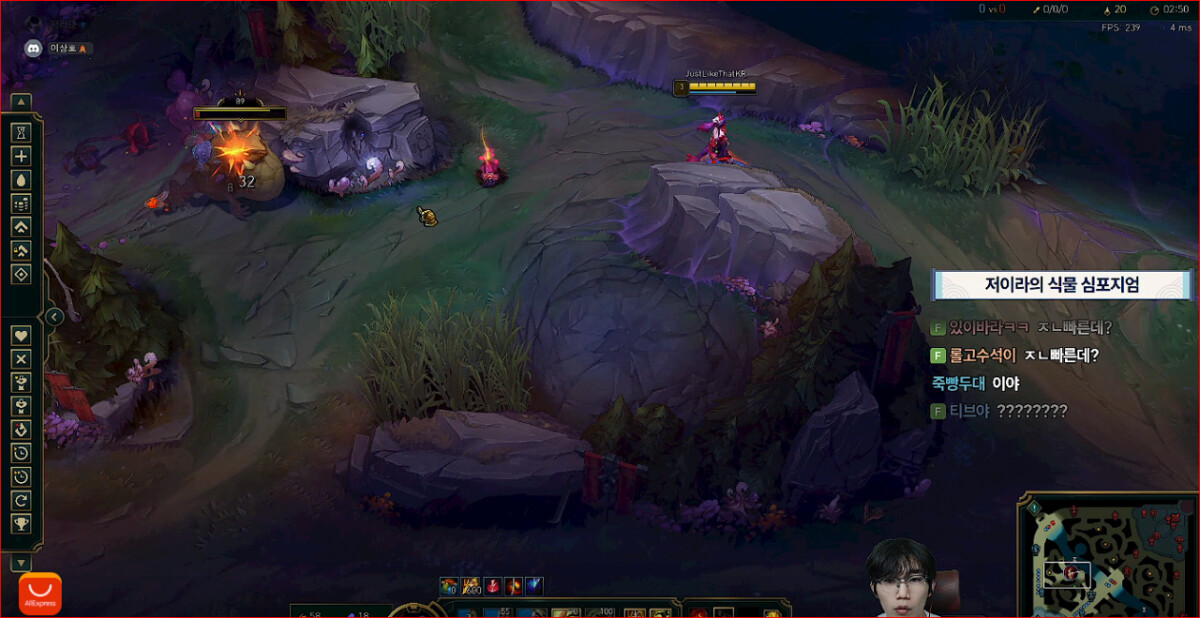Click the Discord voice overlay user 이상호

(60, 48)
